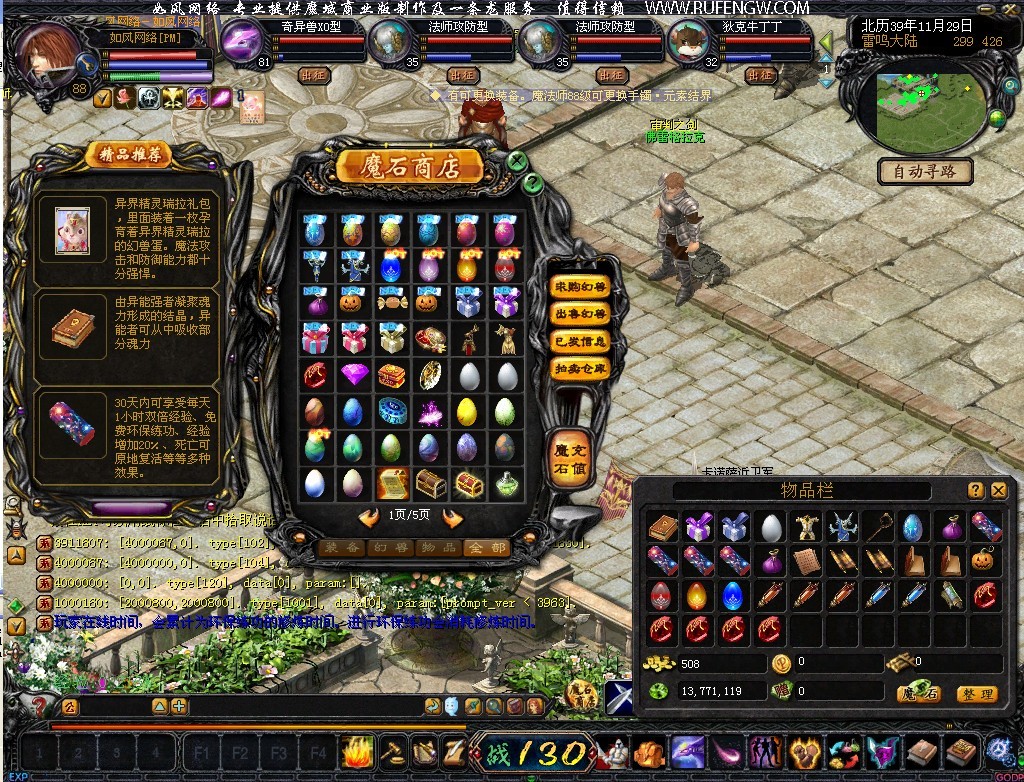Pick the green potion bottle shop item
This screenshot has width=1024, height=782.
[506, 484]
